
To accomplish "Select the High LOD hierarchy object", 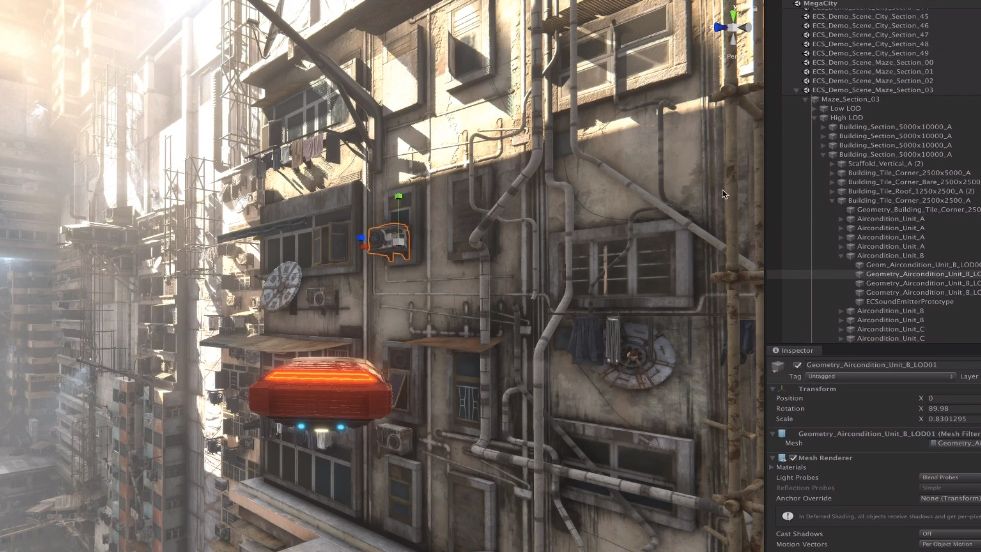I will tap(846, 118).
